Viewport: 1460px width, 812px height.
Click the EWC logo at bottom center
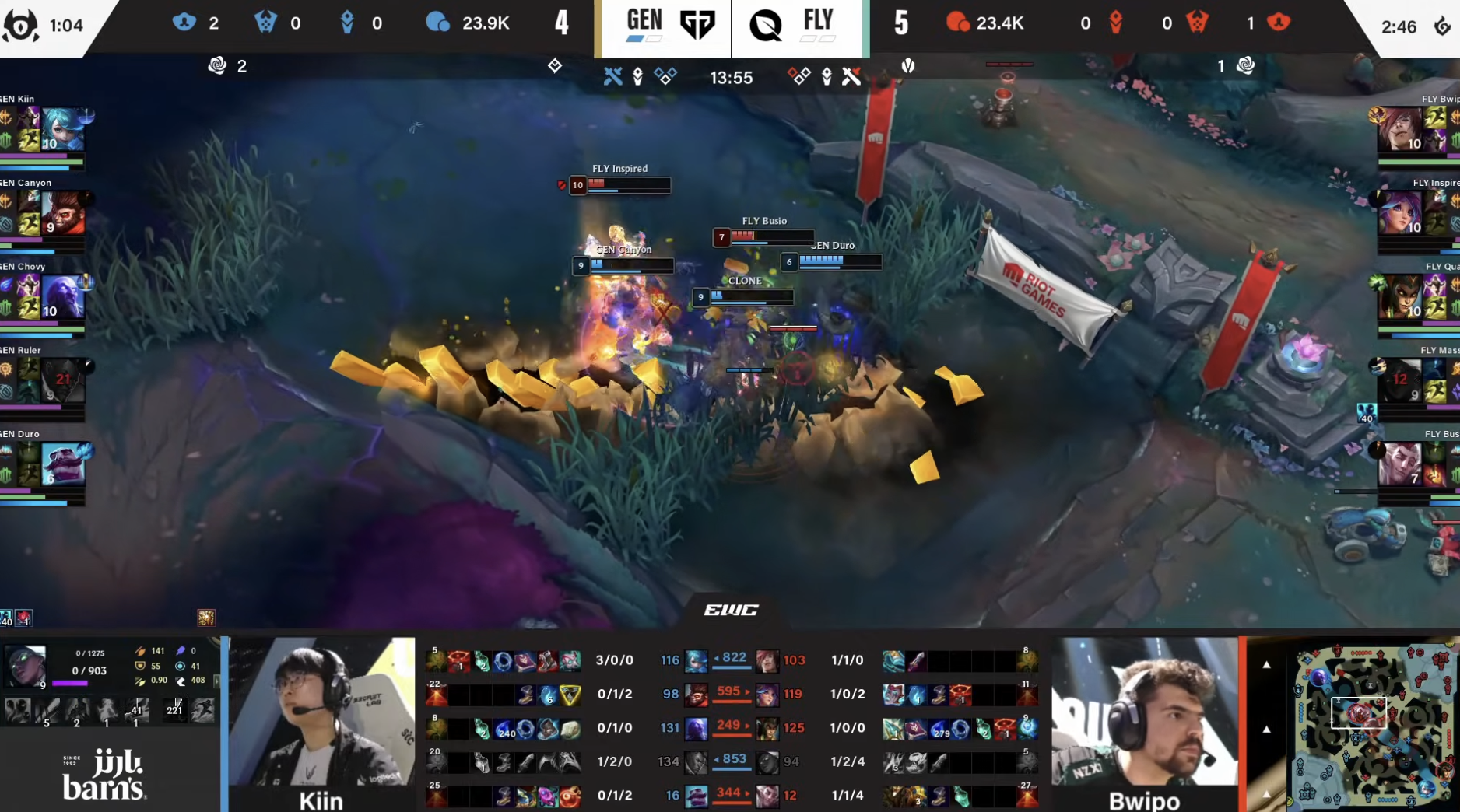730,610
